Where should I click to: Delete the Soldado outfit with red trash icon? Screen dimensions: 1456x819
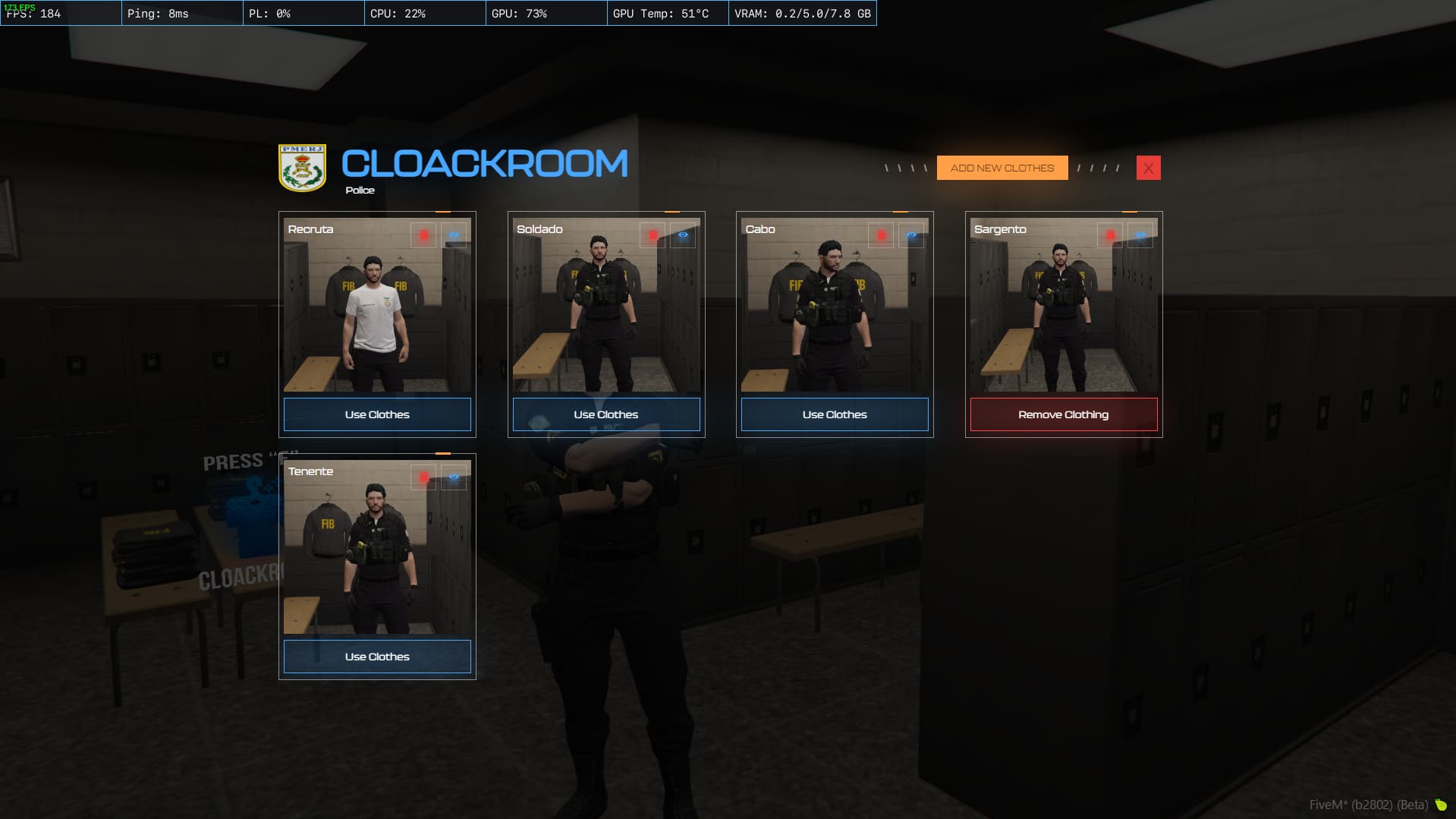pyautogui.click(x=653, y=235)
